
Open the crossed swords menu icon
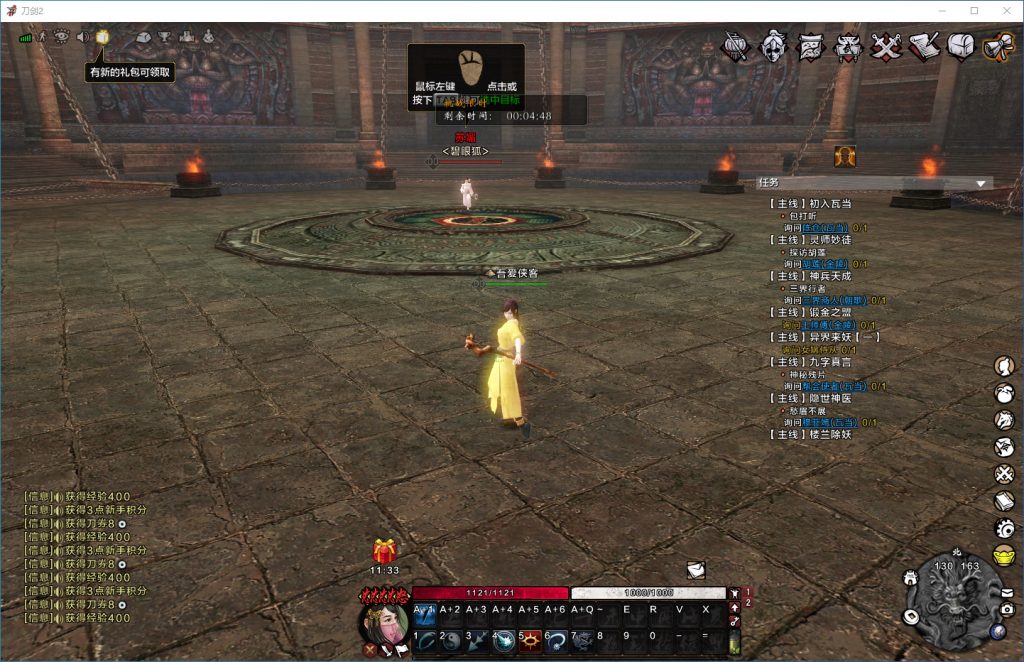click(x=886, y=46)
